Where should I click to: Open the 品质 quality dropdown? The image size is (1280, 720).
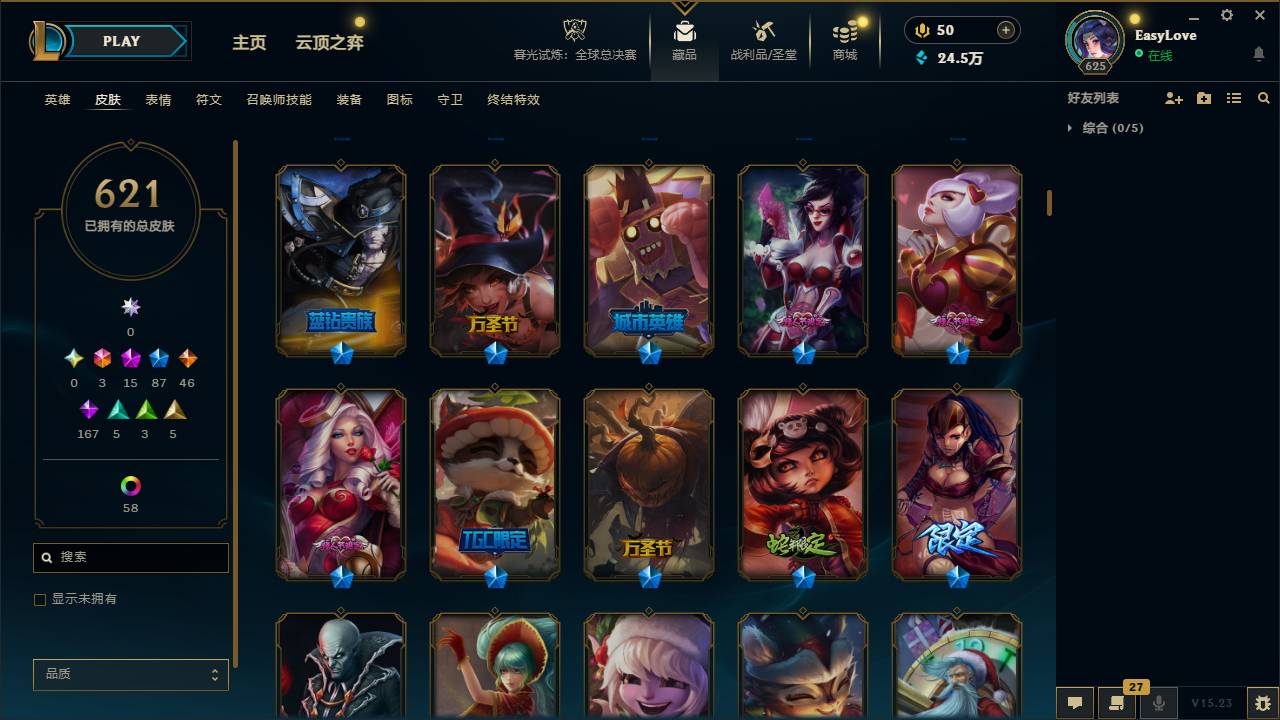[x=130, y=674]
